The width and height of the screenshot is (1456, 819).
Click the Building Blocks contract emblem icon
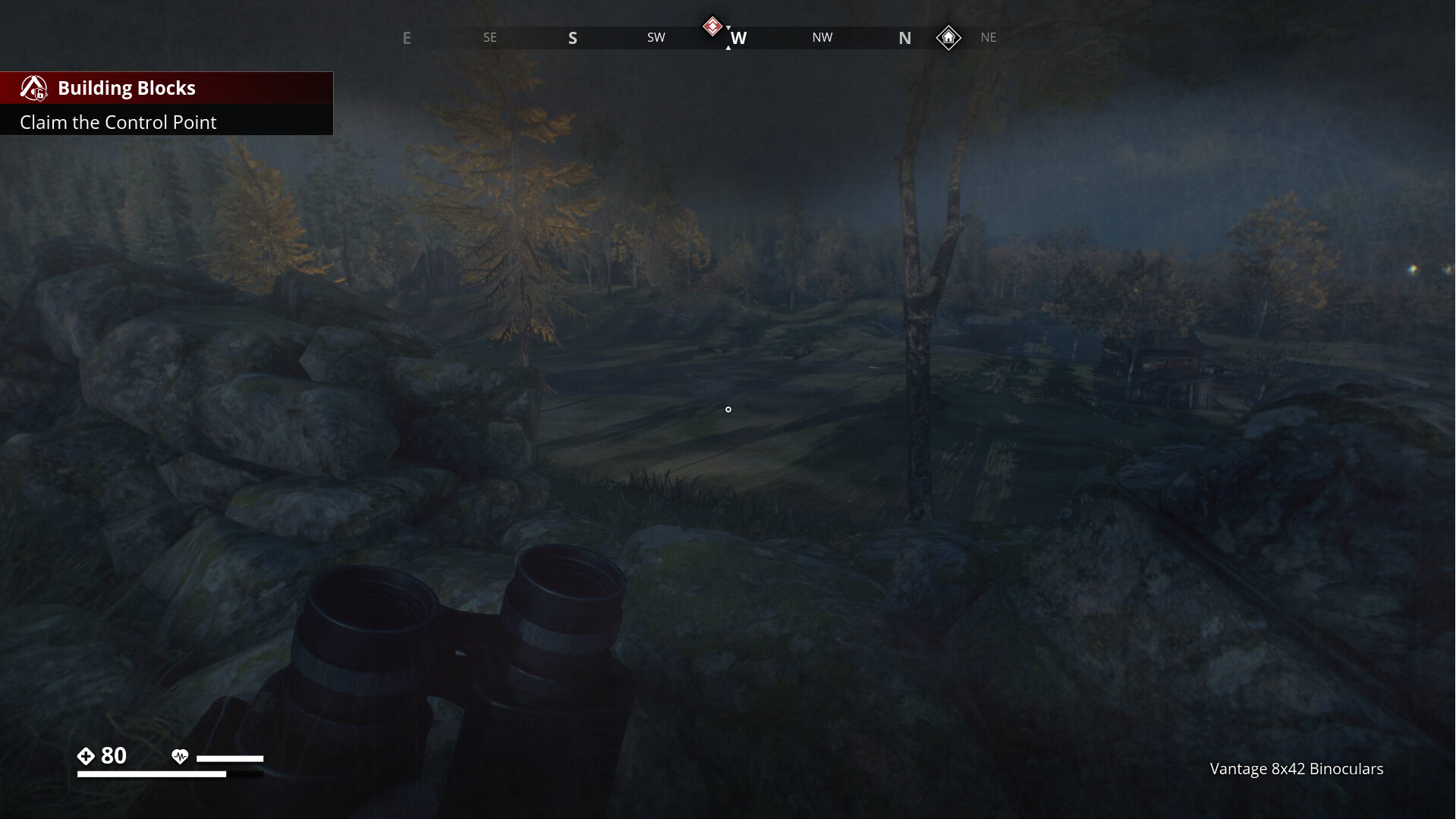point(34,88)
